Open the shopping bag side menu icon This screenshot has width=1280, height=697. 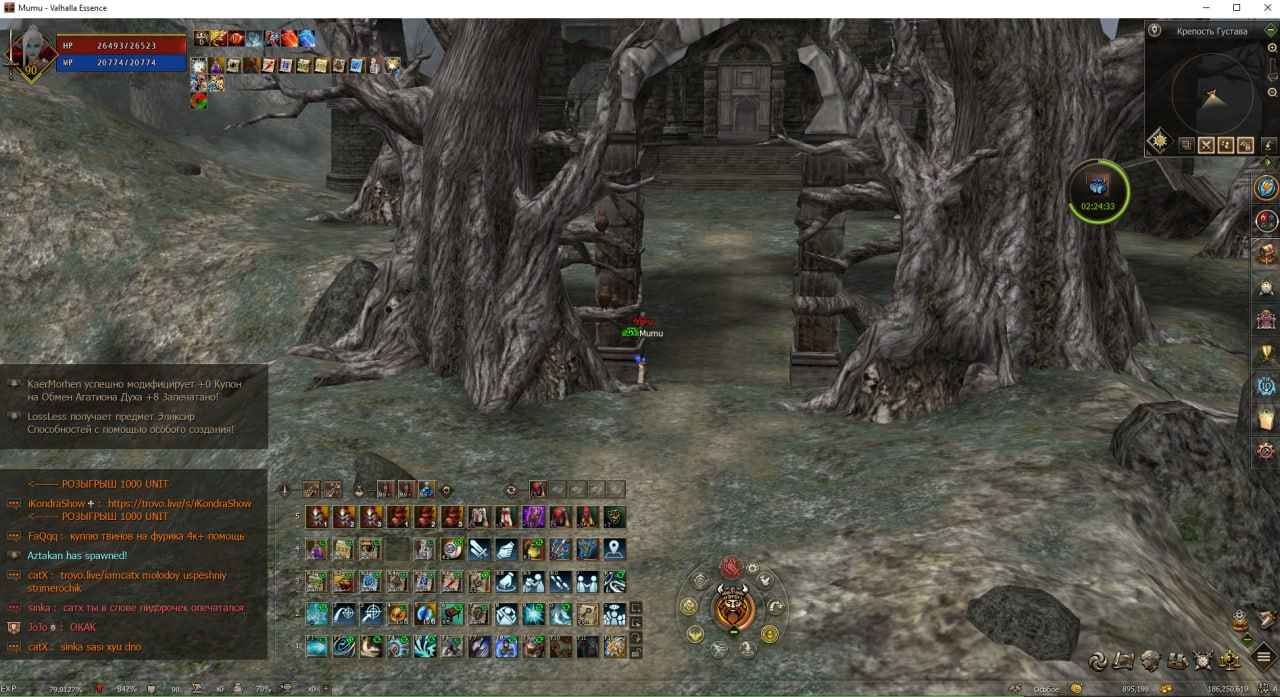click(1267, 417)
